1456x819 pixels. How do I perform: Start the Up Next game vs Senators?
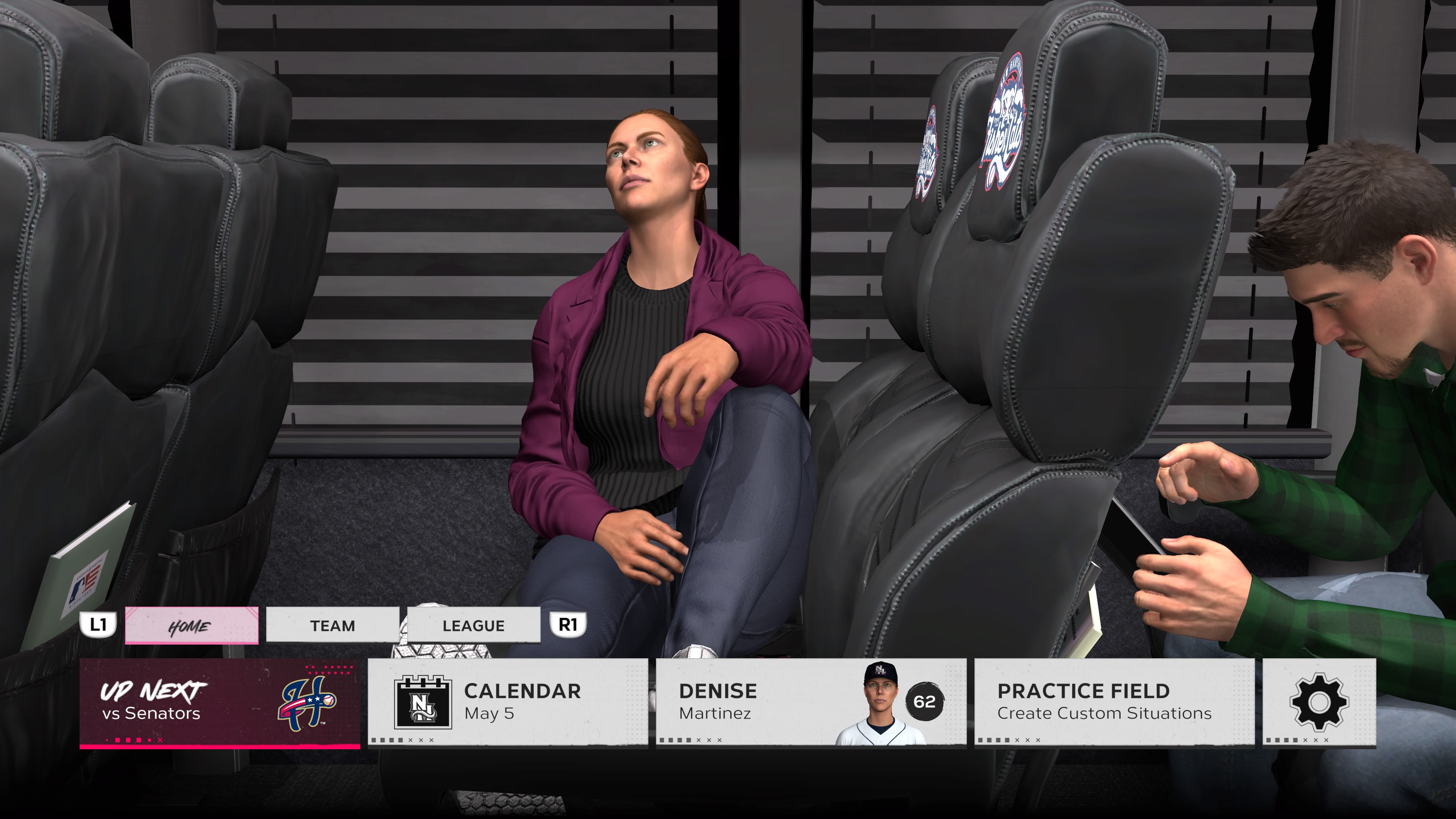219,702
